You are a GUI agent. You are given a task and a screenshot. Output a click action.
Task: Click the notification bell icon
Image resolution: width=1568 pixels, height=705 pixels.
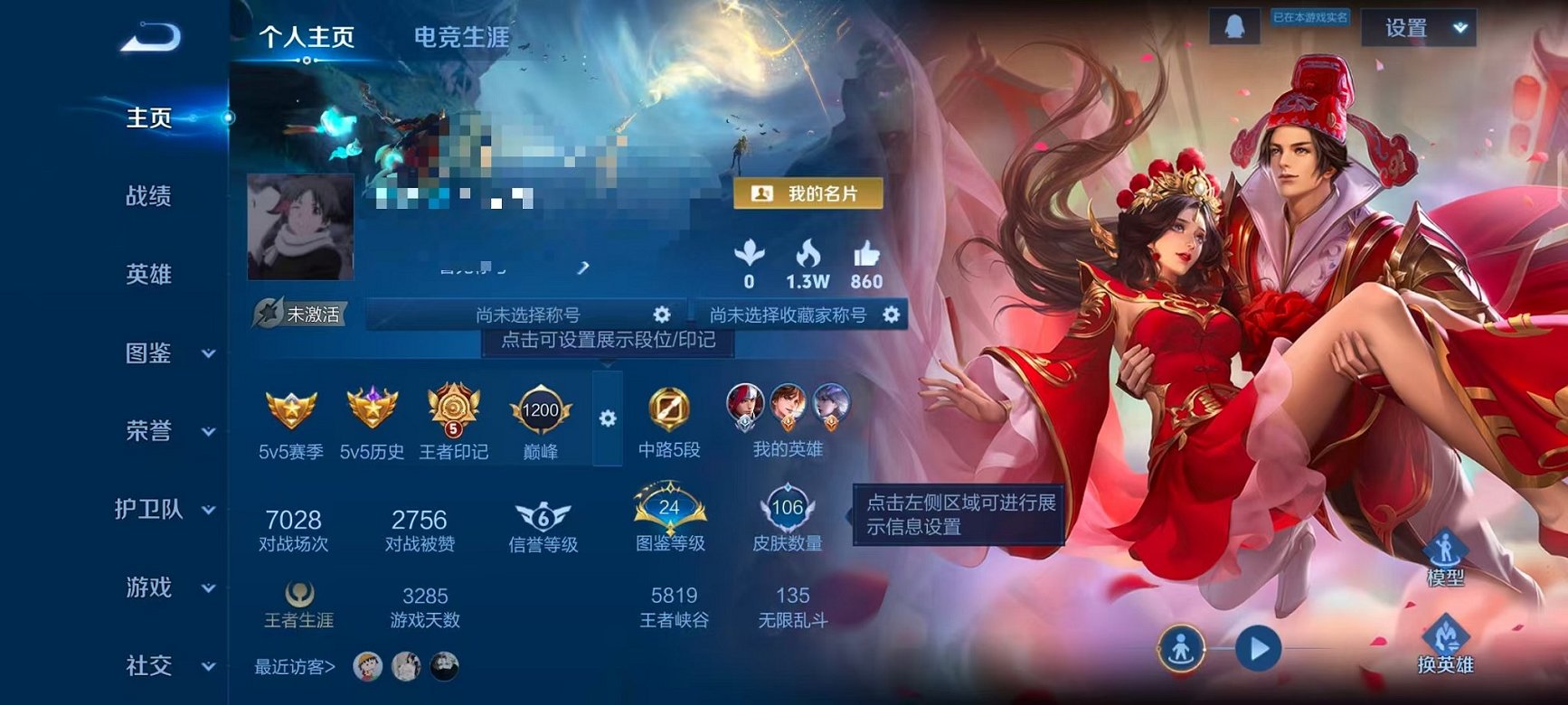1235,27
